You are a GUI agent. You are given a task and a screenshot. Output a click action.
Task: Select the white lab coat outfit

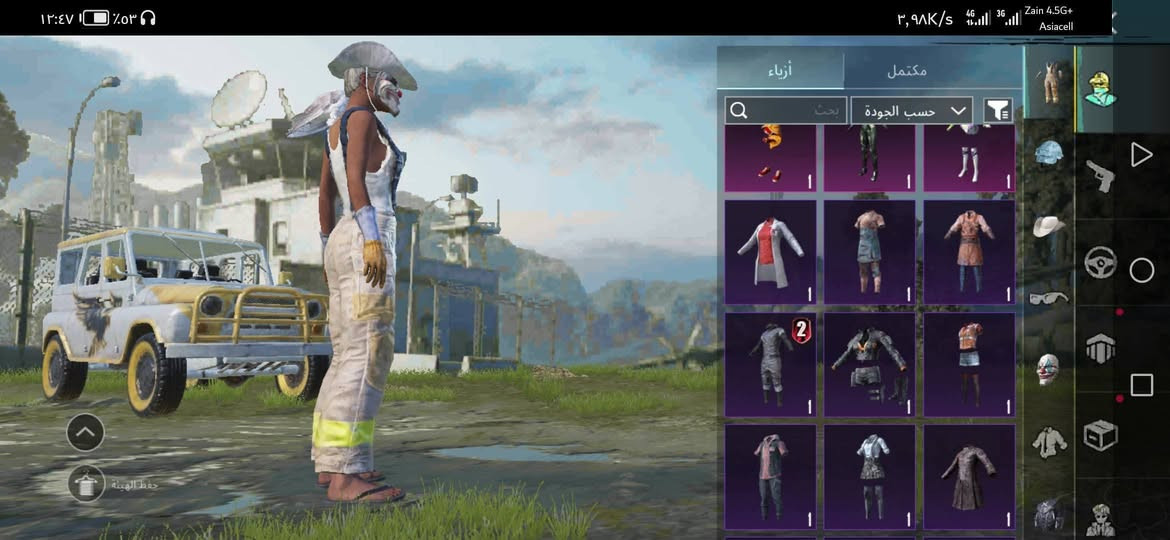tap(770, 251)
